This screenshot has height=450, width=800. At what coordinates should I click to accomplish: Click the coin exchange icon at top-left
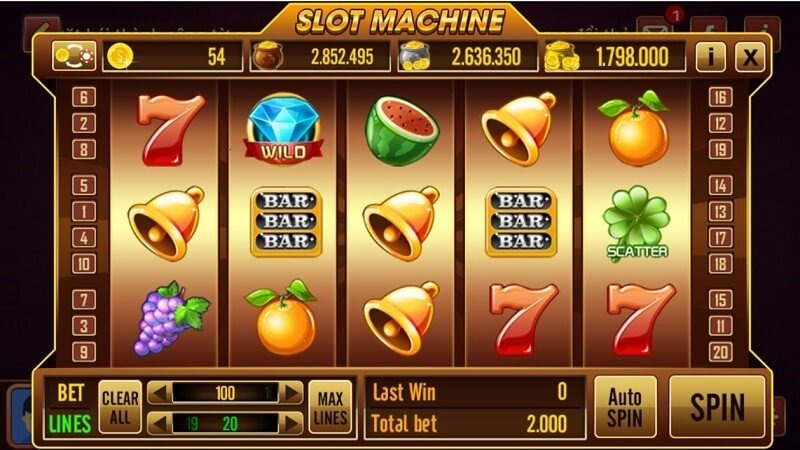74,56
